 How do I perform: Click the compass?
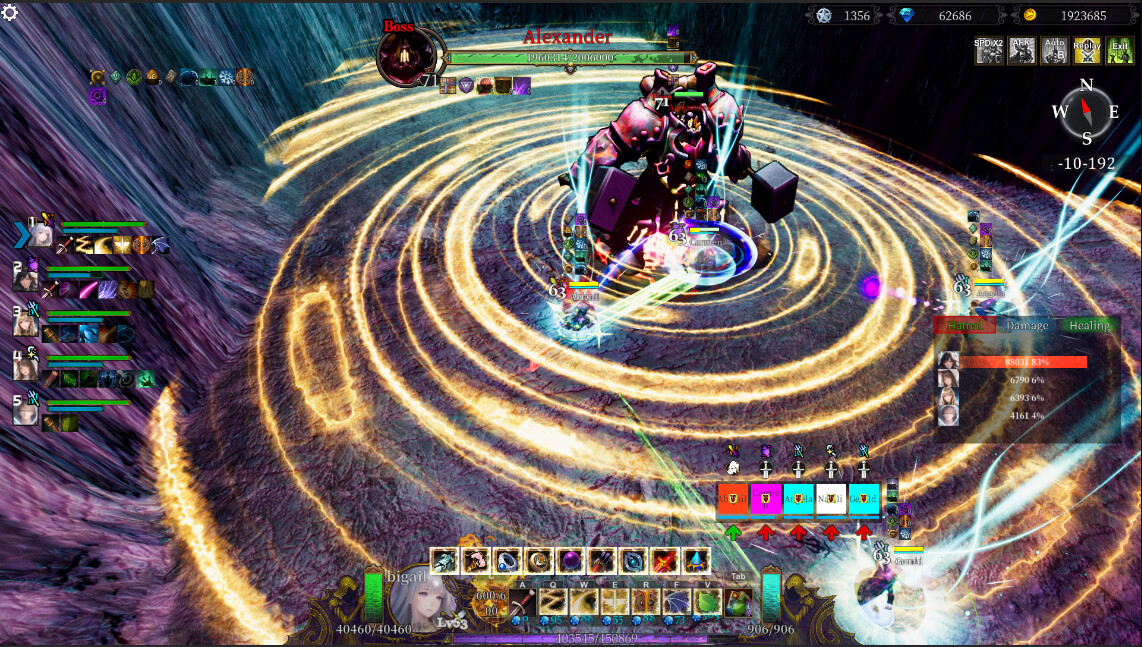pyautogui.click(x=1086, y=111)
